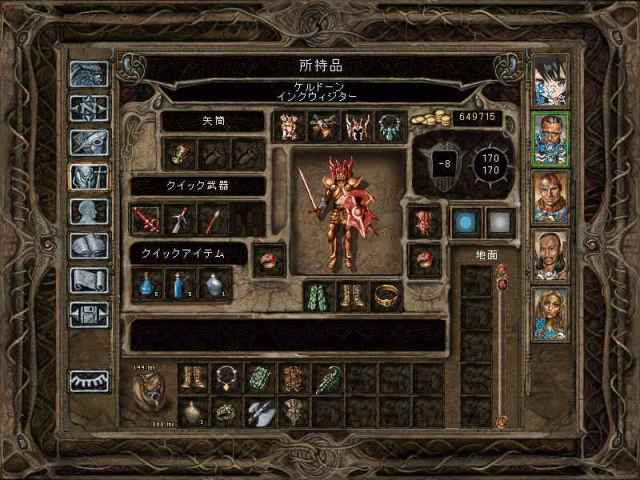Open the character record screen
This screenshot has height=480, width=640.
click(89, 211)
